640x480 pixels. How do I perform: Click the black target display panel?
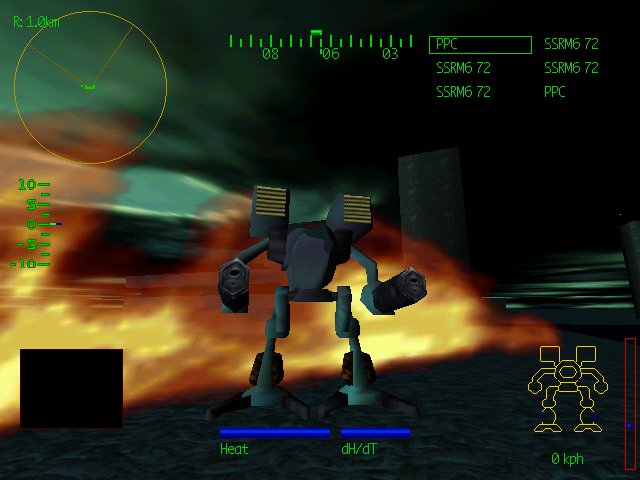[71, 388]
